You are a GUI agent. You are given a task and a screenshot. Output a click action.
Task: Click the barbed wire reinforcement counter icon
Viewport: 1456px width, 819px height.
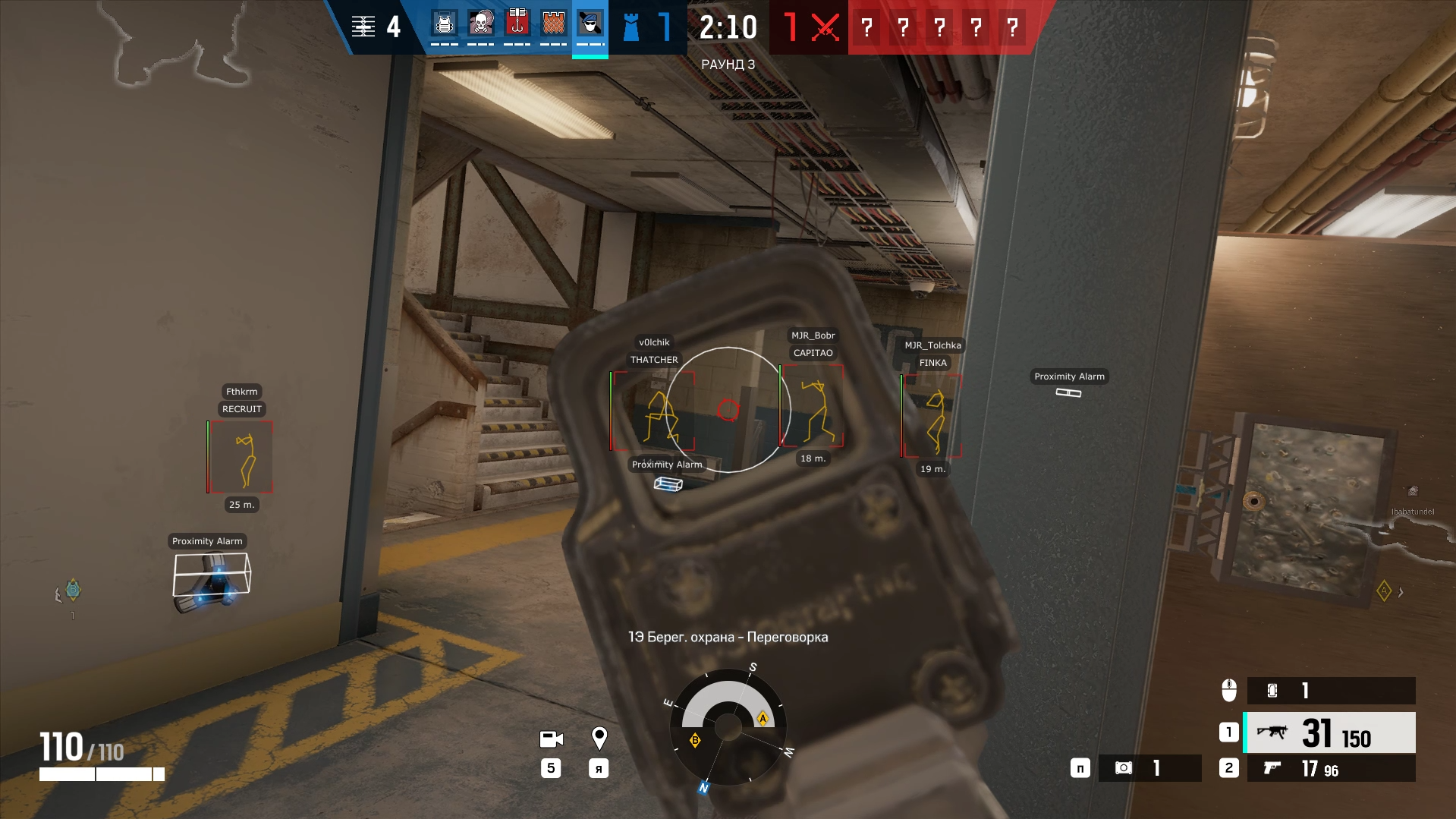[363, 27]
